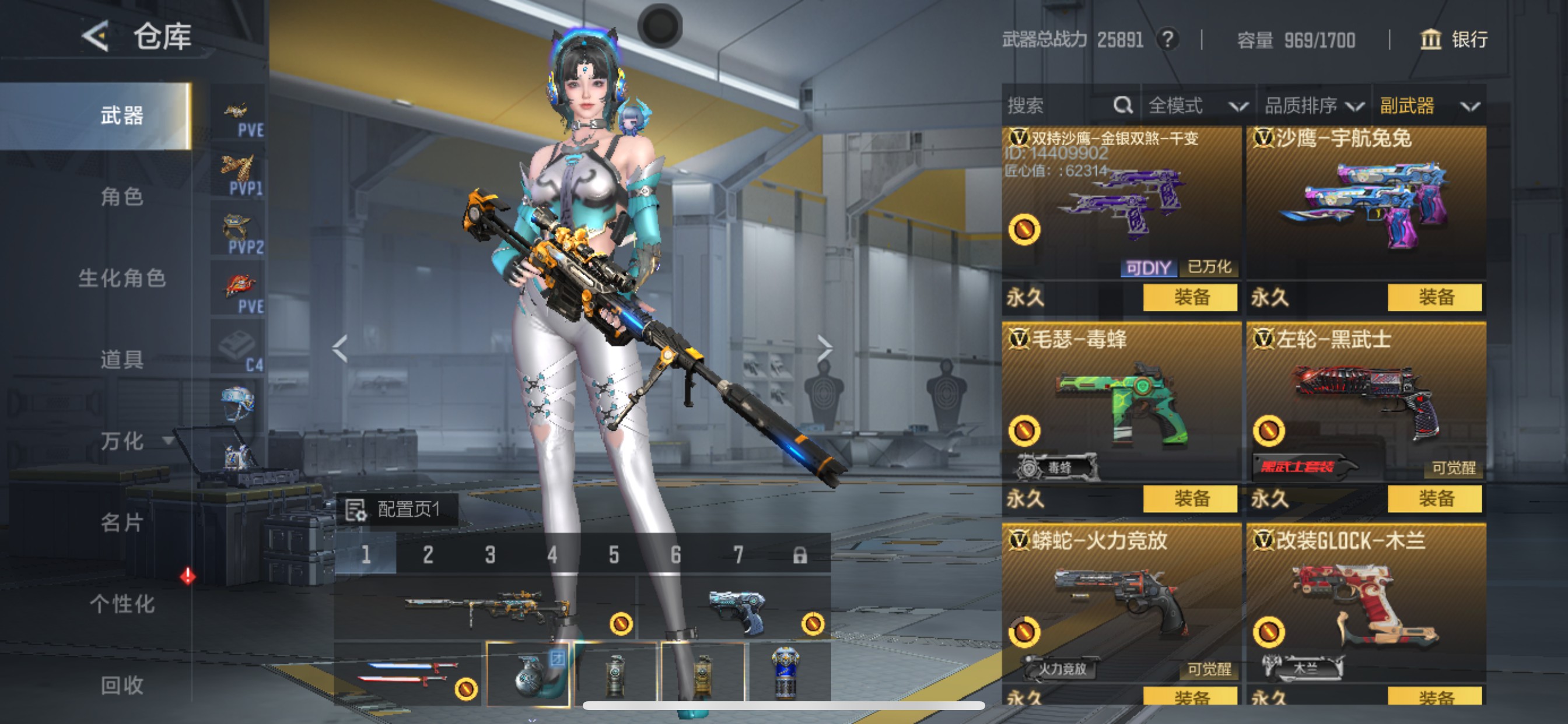Screen dimensions: 1568x724
Task: Open the 配置页1 loadout settings
Action: (397, 509)
